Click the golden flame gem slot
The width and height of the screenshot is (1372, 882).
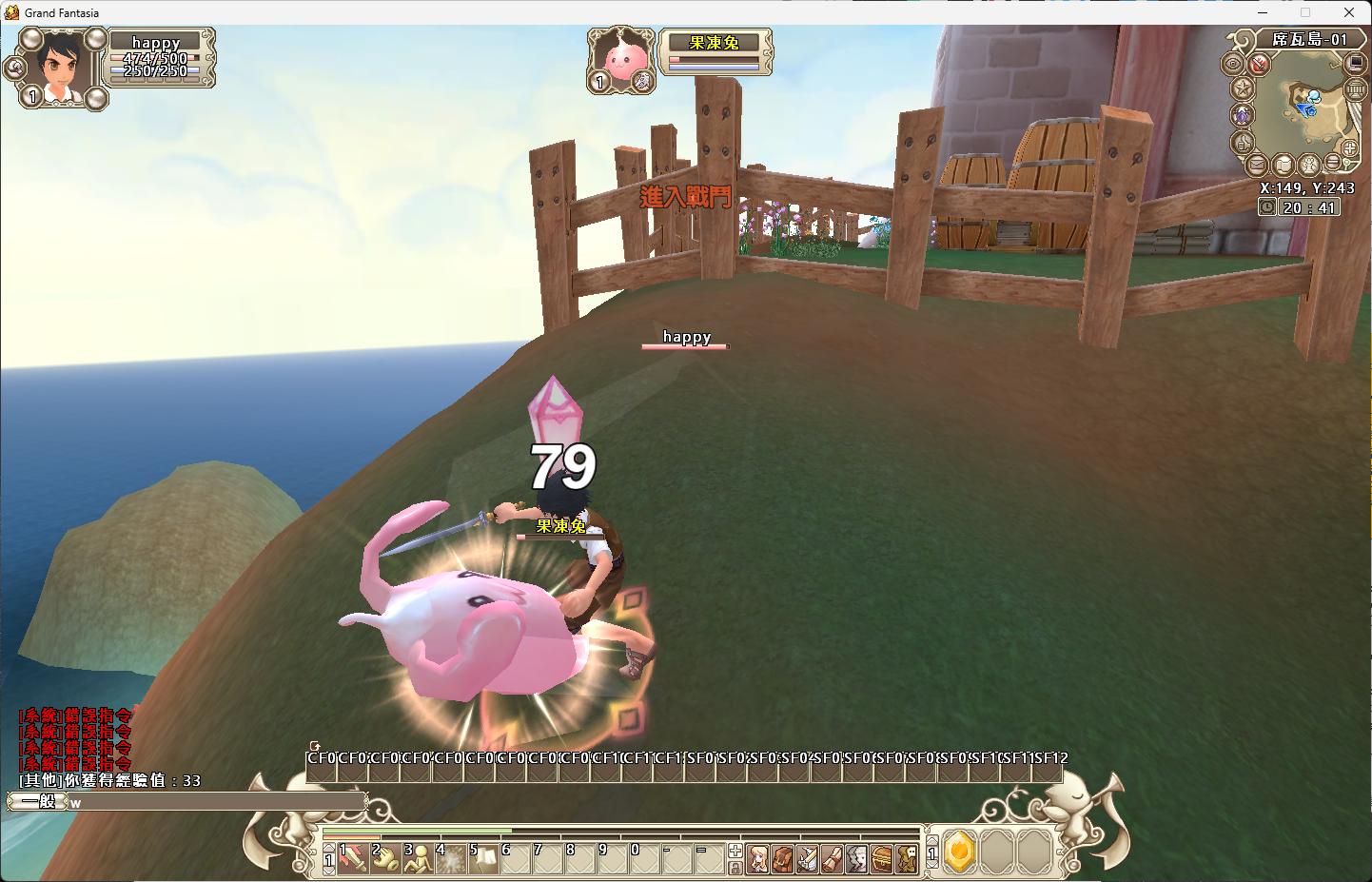959,852
